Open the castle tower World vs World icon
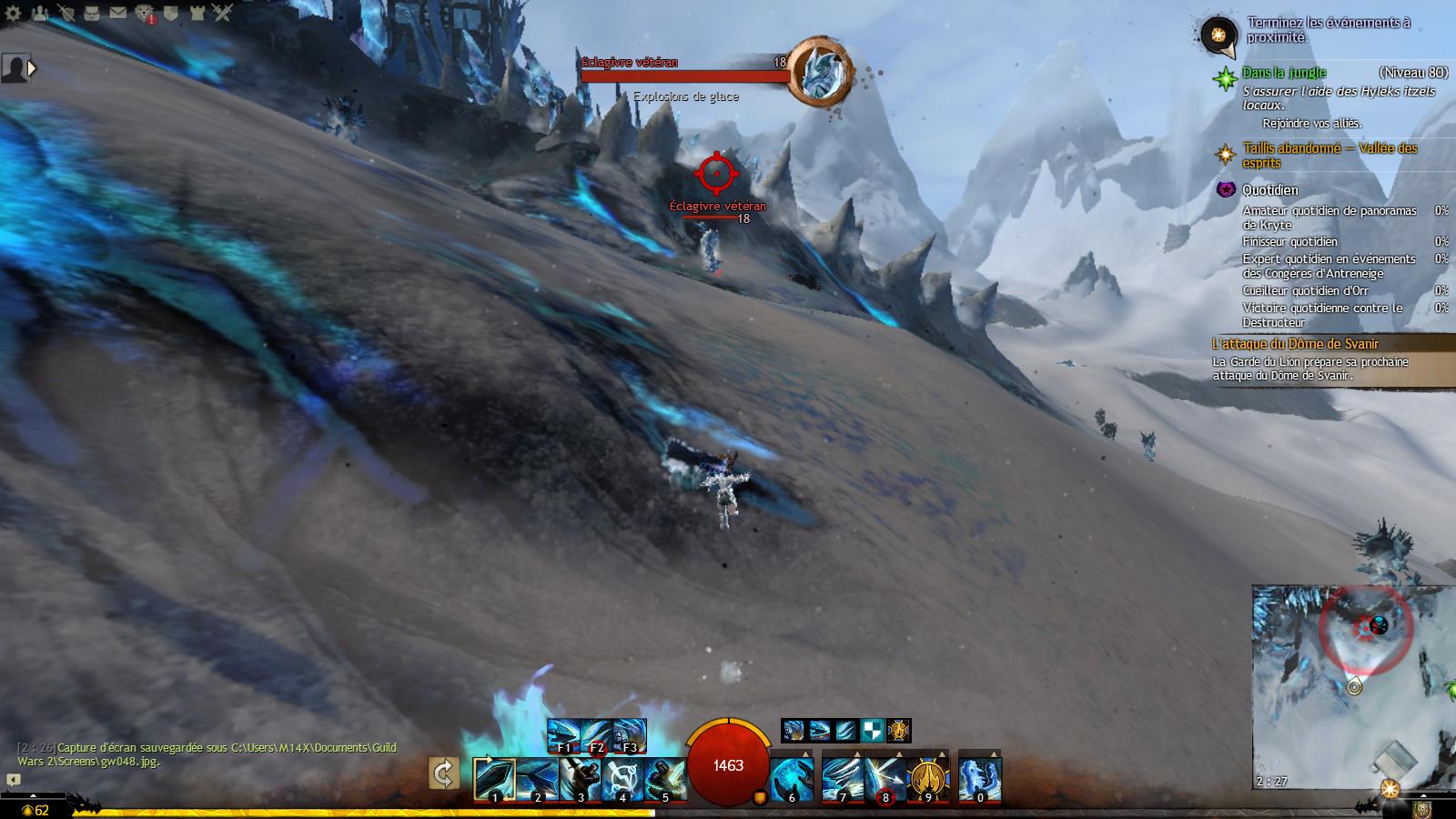Image resolution: width=1456 pixels, height=819 pixels. tap(197, 13)
